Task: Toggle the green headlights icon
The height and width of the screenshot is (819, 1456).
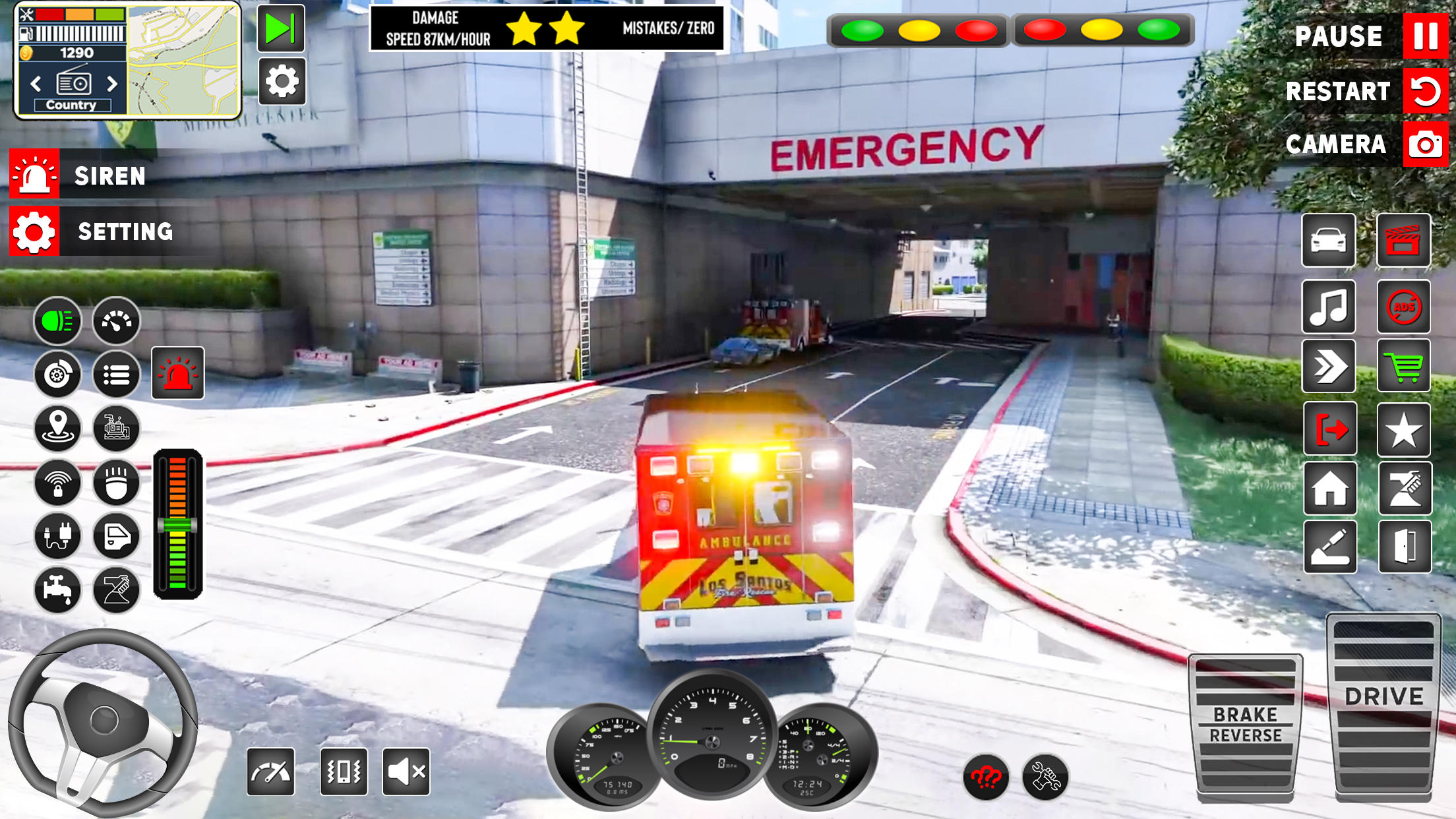Action: (57, 321)
